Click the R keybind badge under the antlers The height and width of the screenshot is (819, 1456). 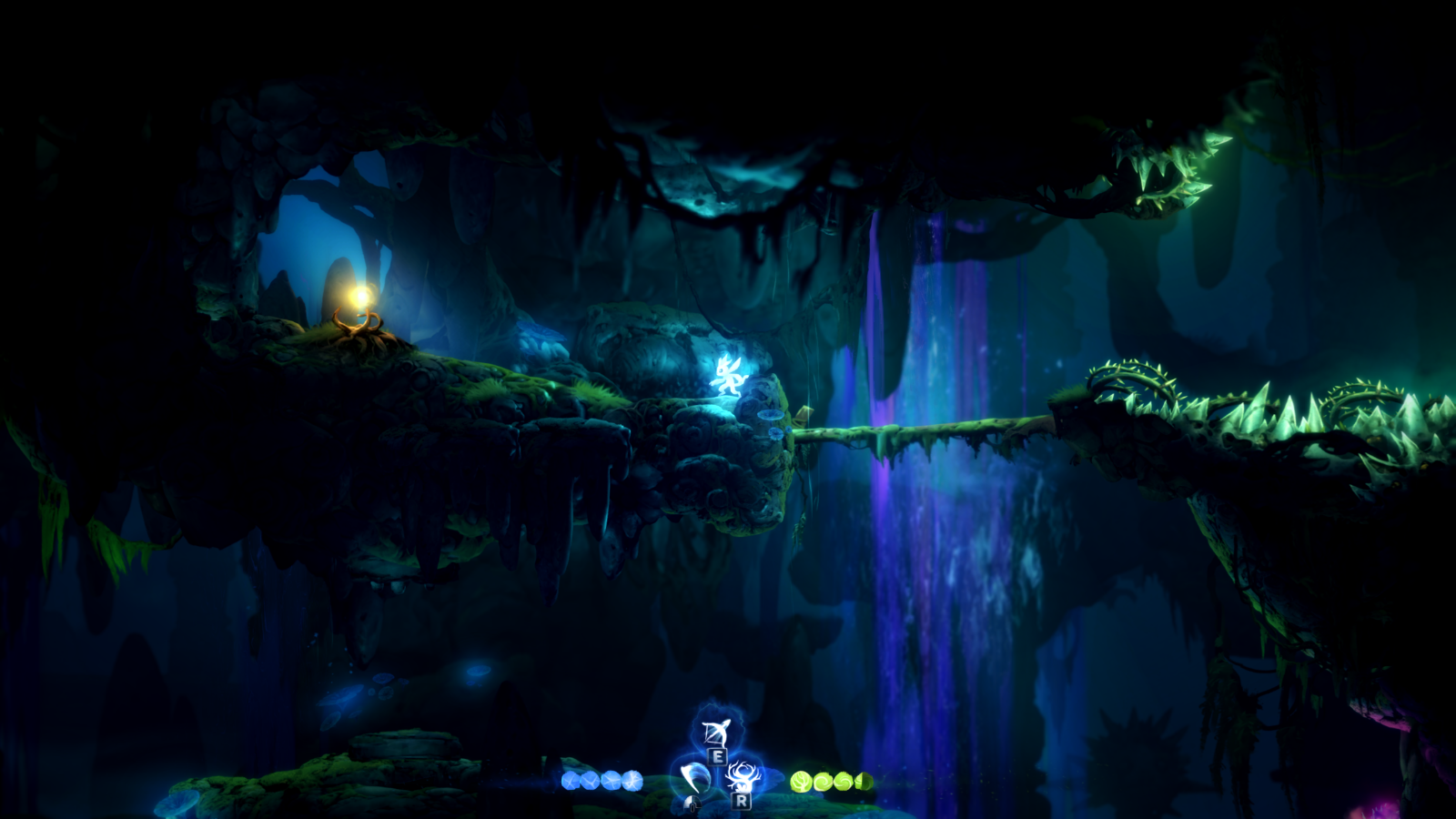click(x=742, y=802)
